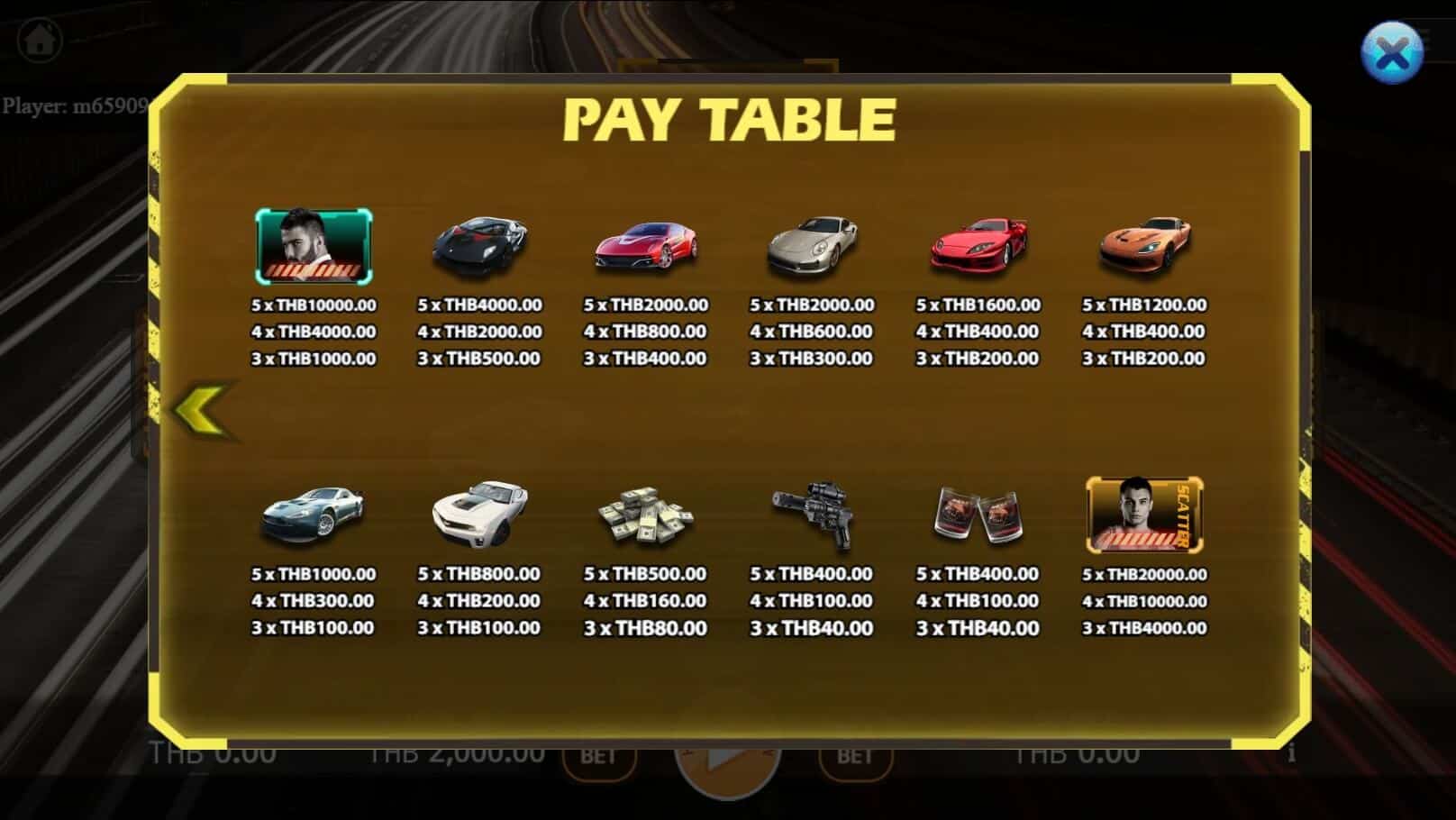This screenshot has width=1456, height=820.
Task: Click the left BET button
Action: click(x=600, y=758)
